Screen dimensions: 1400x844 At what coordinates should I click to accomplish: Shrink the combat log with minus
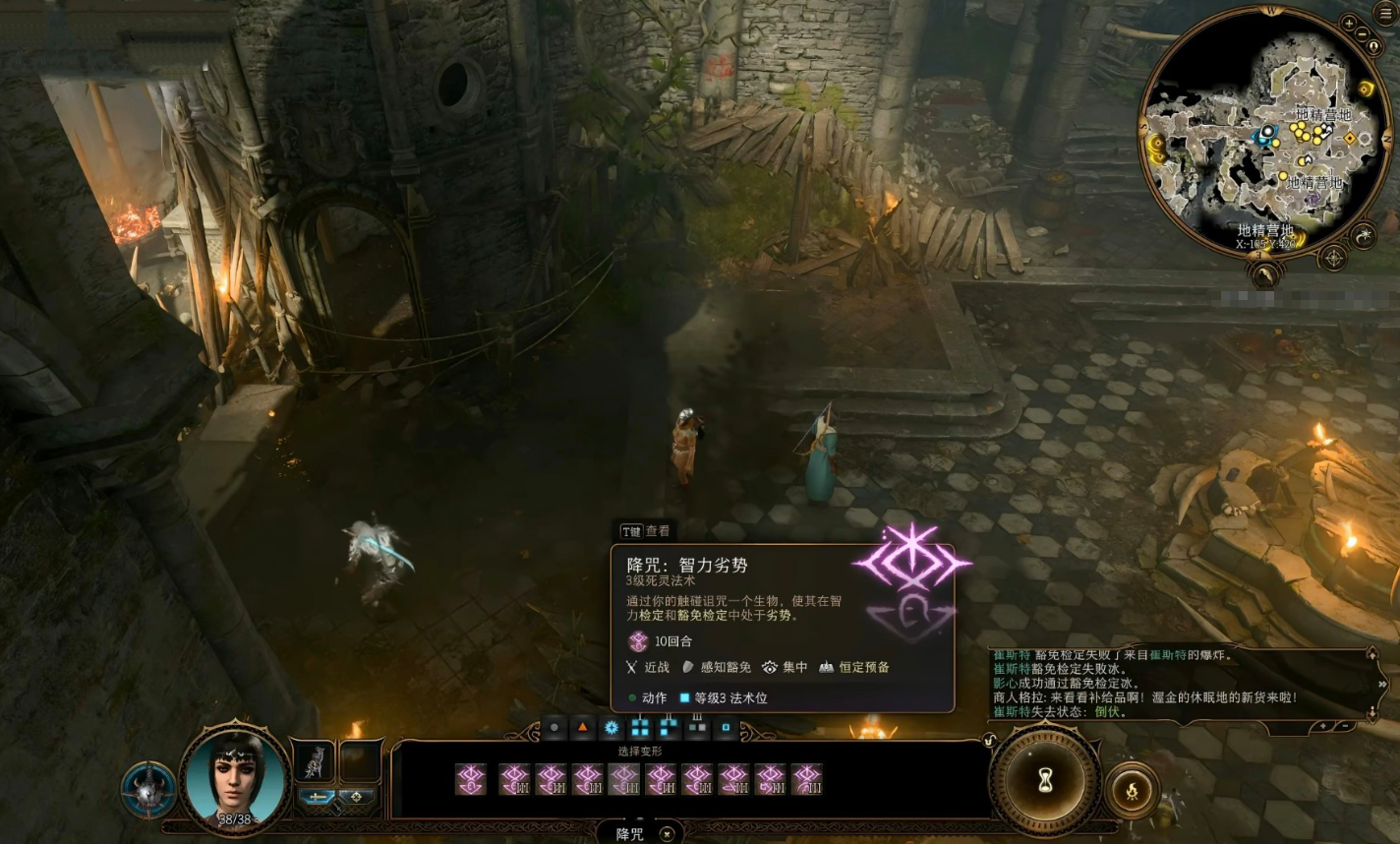click(1345, 726)
